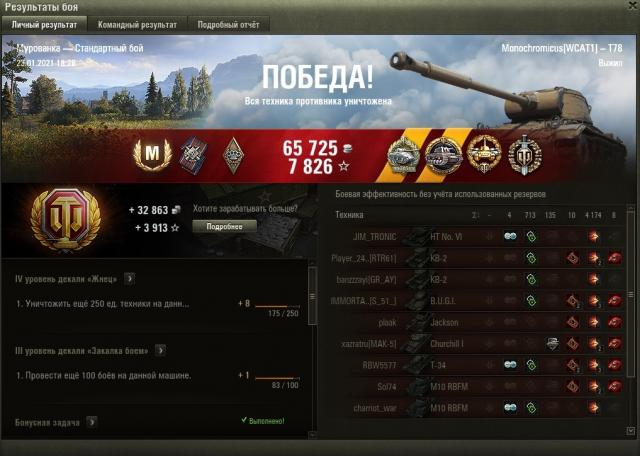
Task: Expand the «Жнец» decal mission arrow
Action: (130, 278)
